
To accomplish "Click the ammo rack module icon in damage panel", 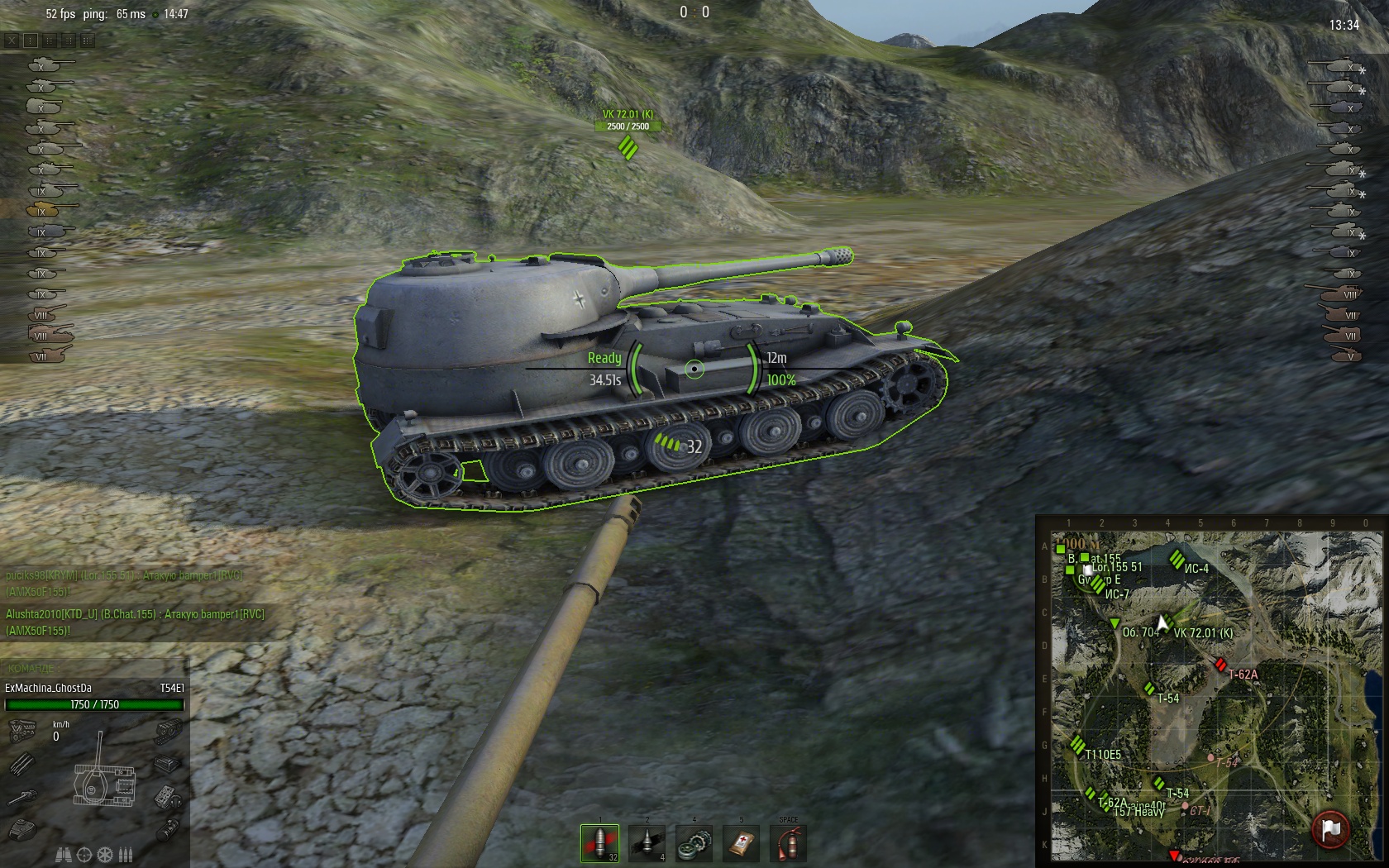I will tap(21, 765).
